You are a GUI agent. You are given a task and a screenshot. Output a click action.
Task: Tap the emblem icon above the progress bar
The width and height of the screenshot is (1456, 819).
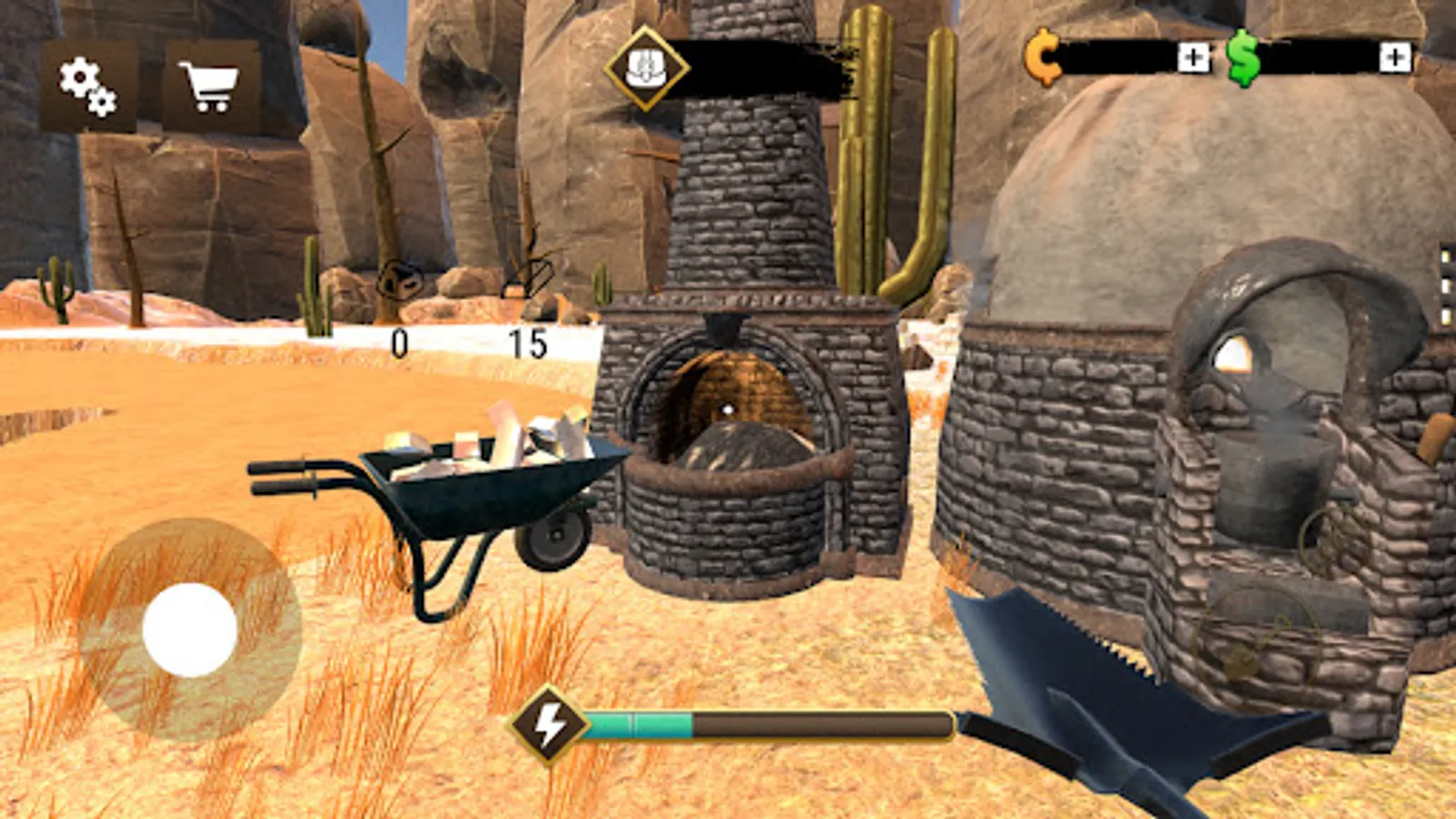coord(648,69)
